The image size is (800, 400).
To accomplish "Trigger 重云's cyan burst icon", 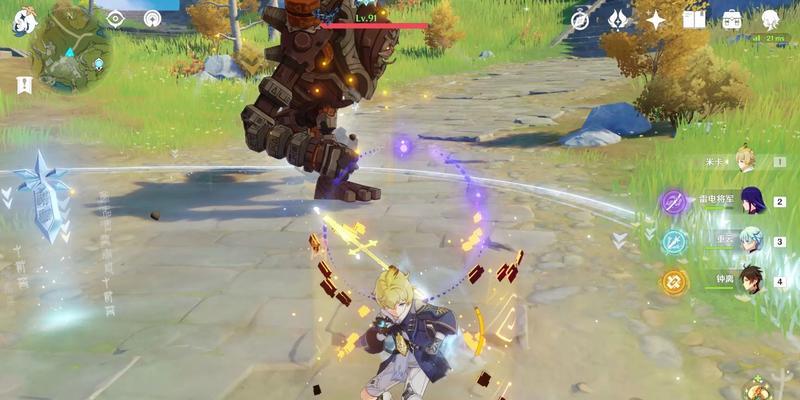I will pyautogui.click(x=674, y=242).
